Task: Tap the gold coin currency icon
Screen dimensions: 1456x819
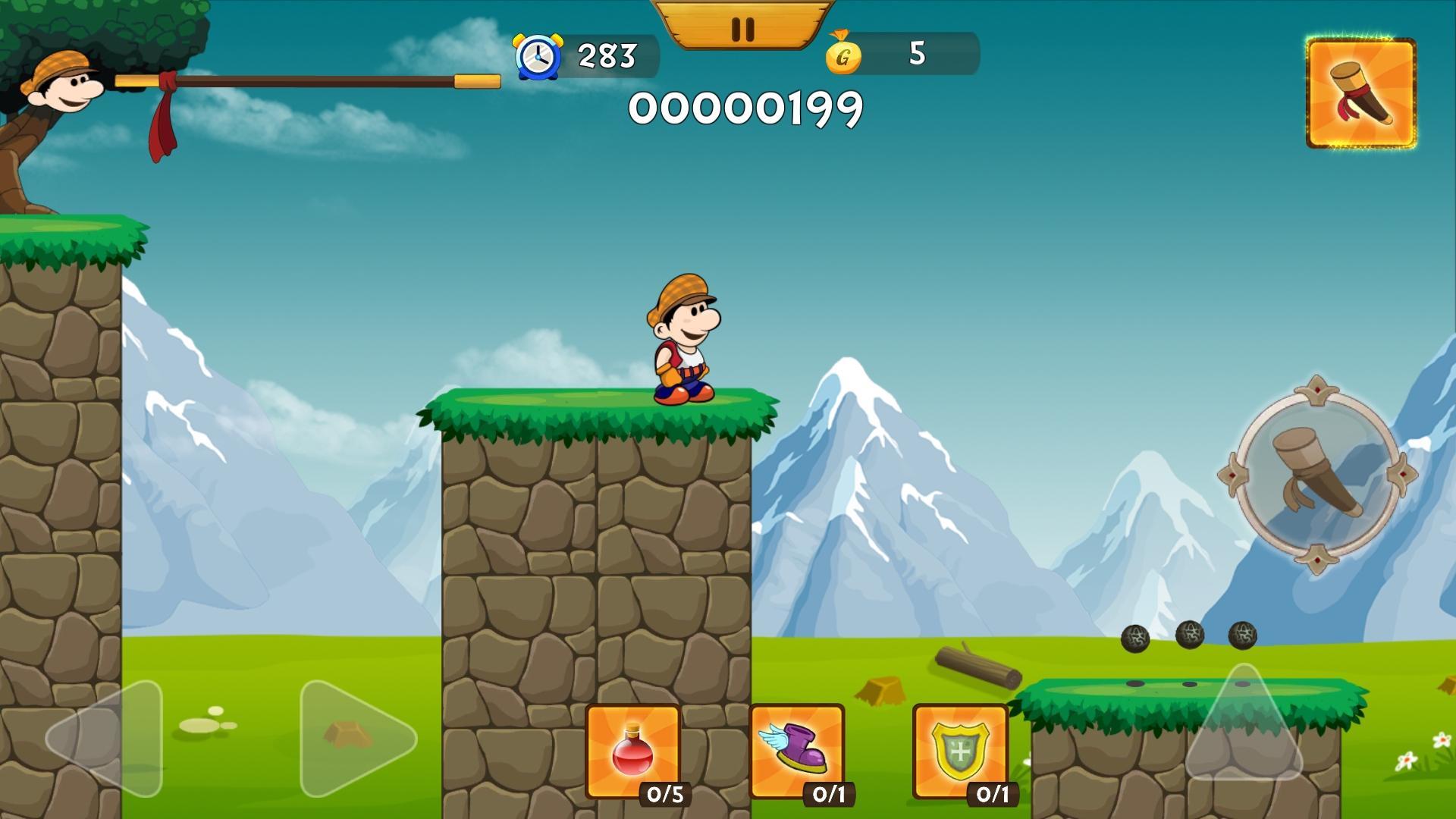Action: [x=844, y=54]
